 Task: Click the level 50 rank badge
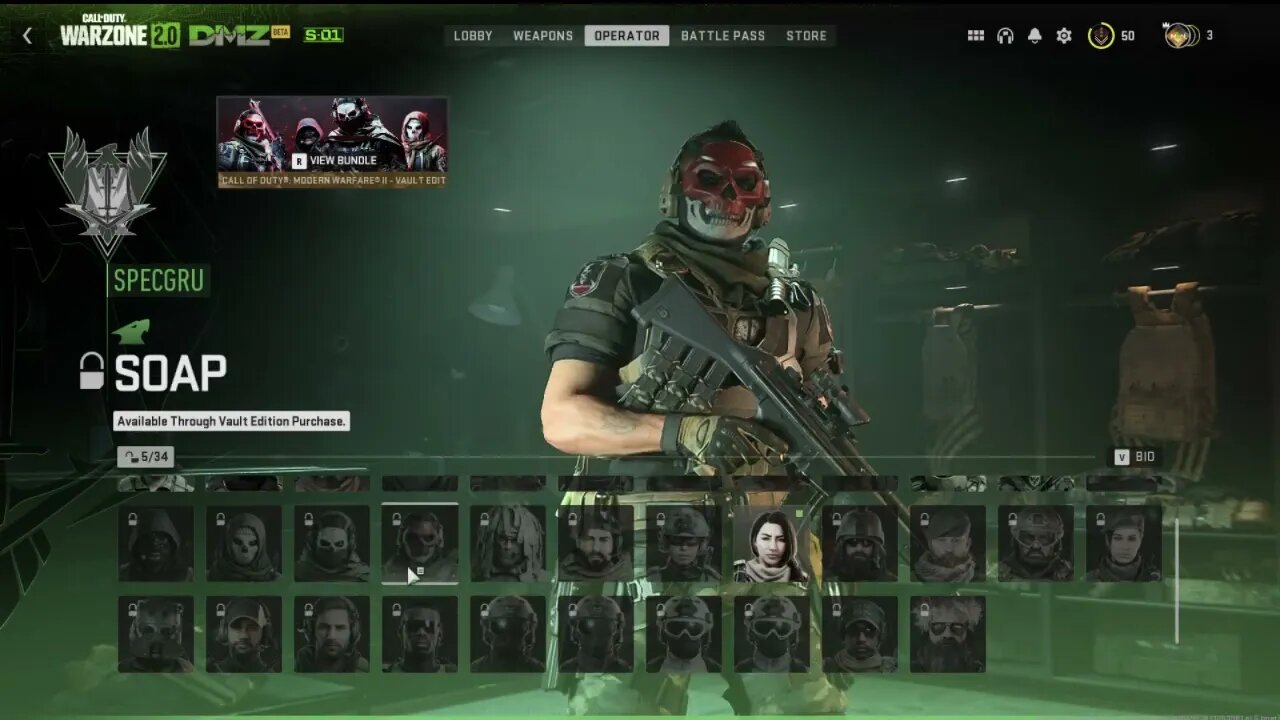tap(1100, 35)
